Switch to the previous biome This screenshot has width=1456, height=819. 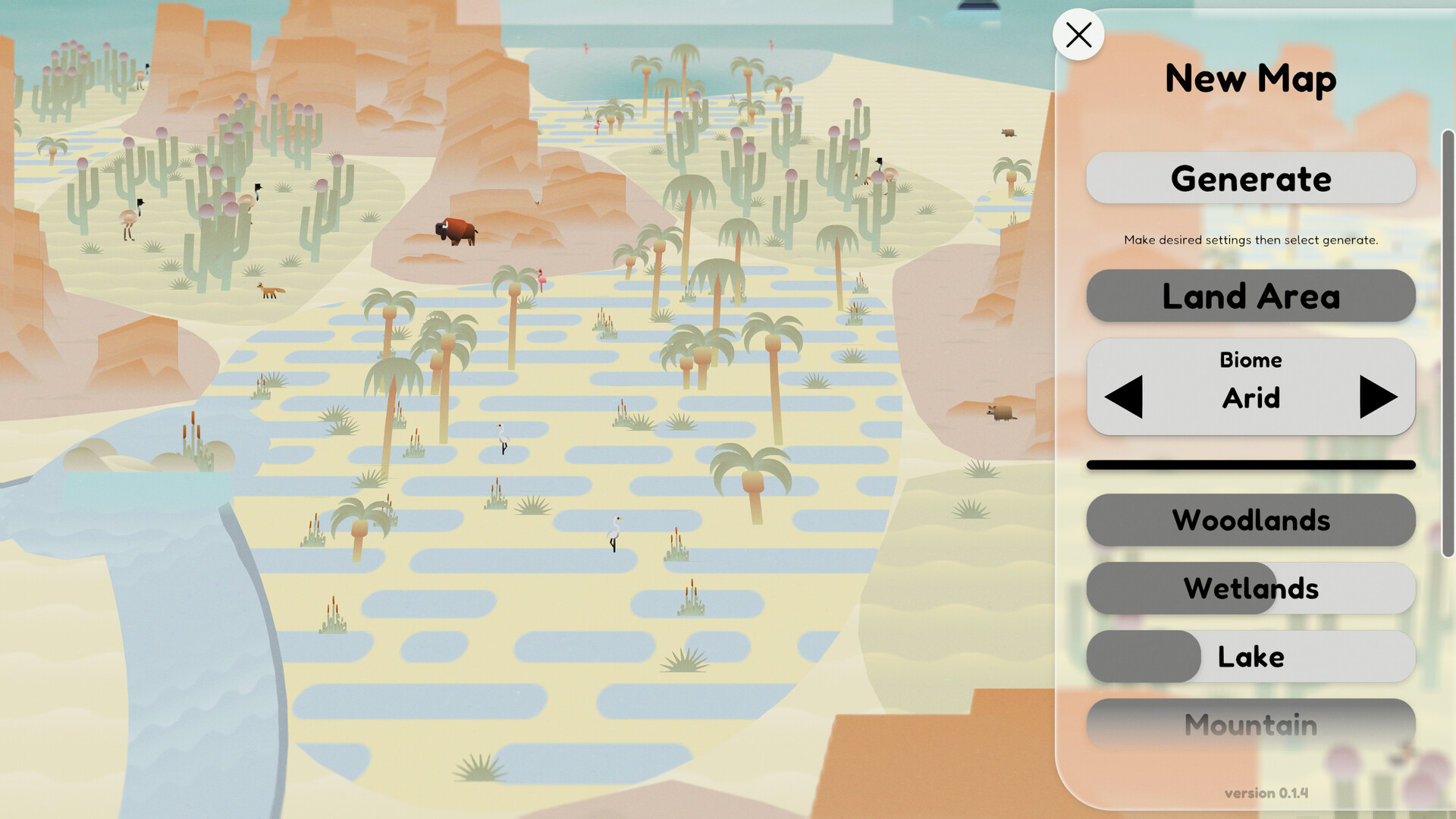pyautogui.click(x=1124, y=396)
